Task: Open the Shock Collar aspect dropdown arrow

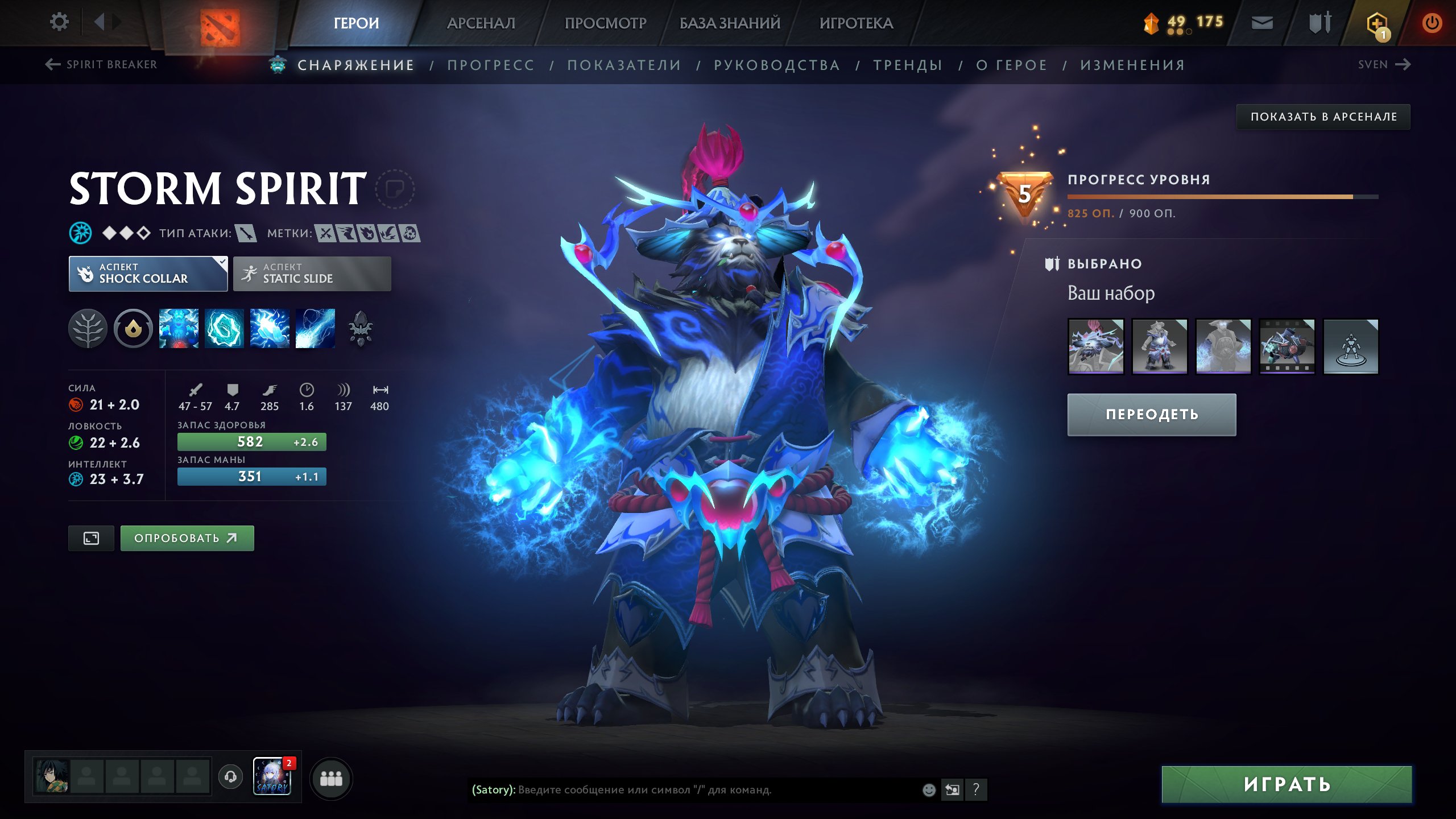Action: coord(221,263)
